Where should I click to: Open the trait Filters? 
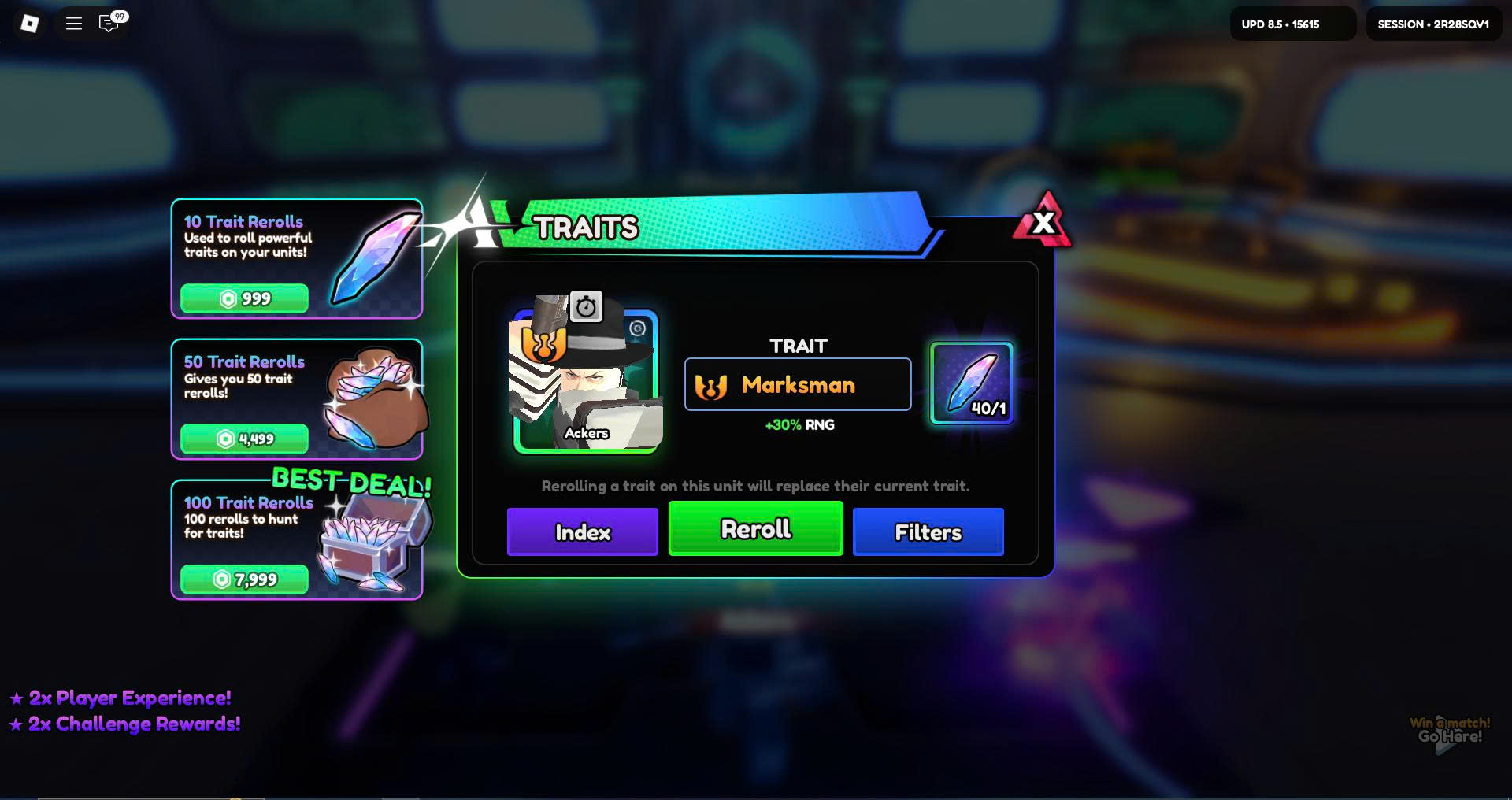928,532
